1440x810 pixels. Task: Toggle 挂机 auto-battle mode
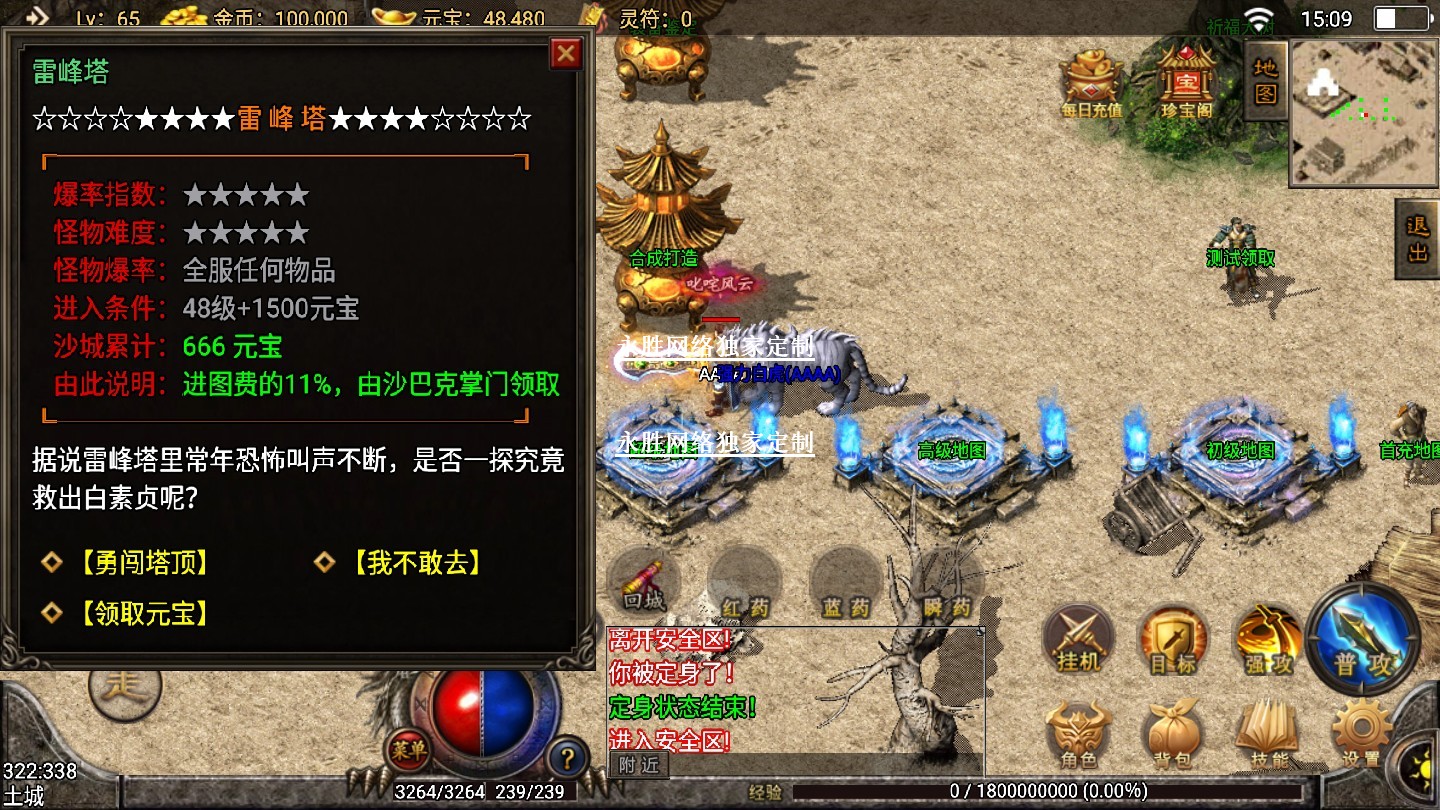pyautogui.click(x=1077, y=640)
